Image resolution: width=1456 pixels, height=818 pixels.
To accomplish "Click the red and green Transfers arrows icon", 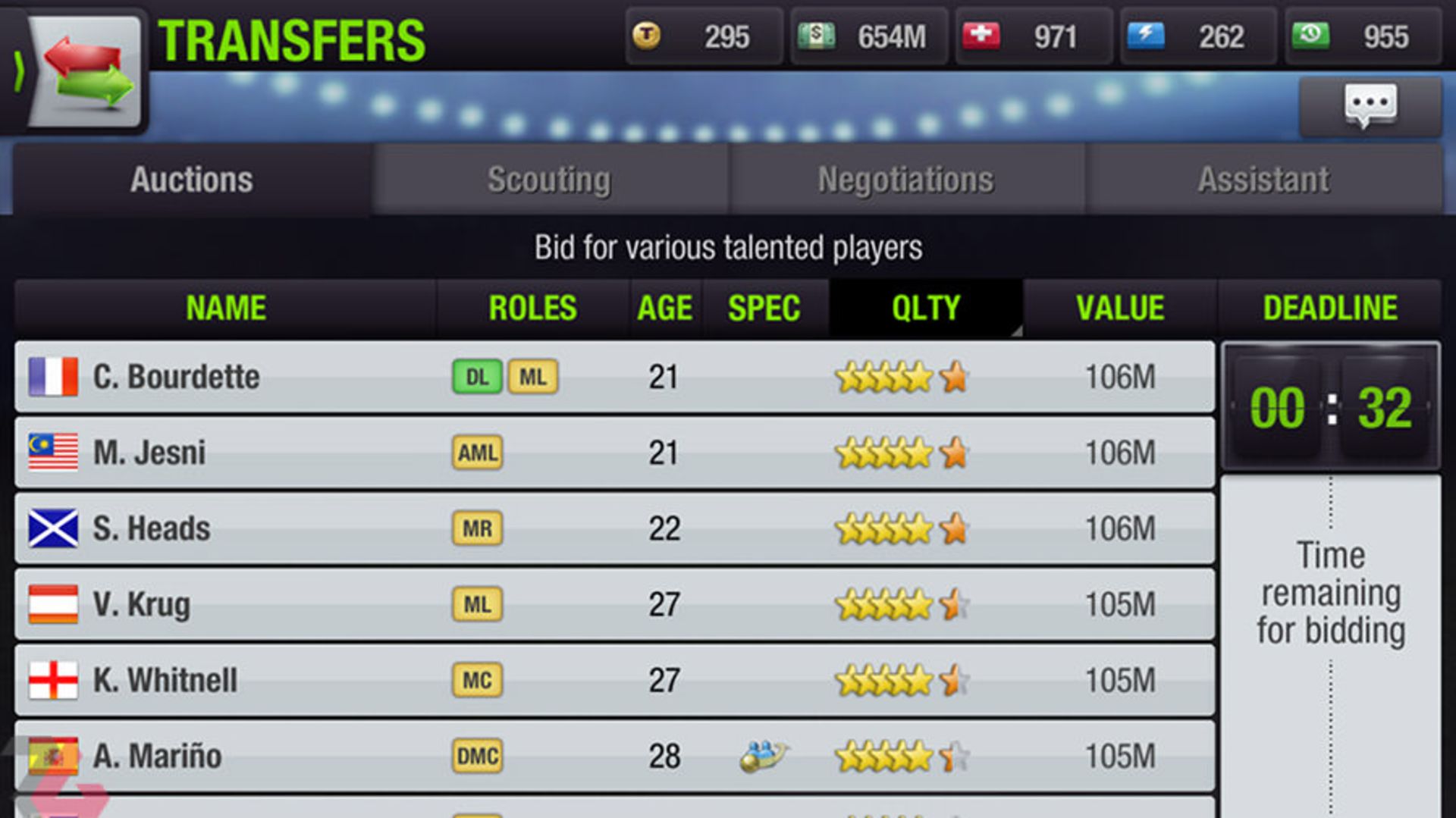I will [87, 72].
